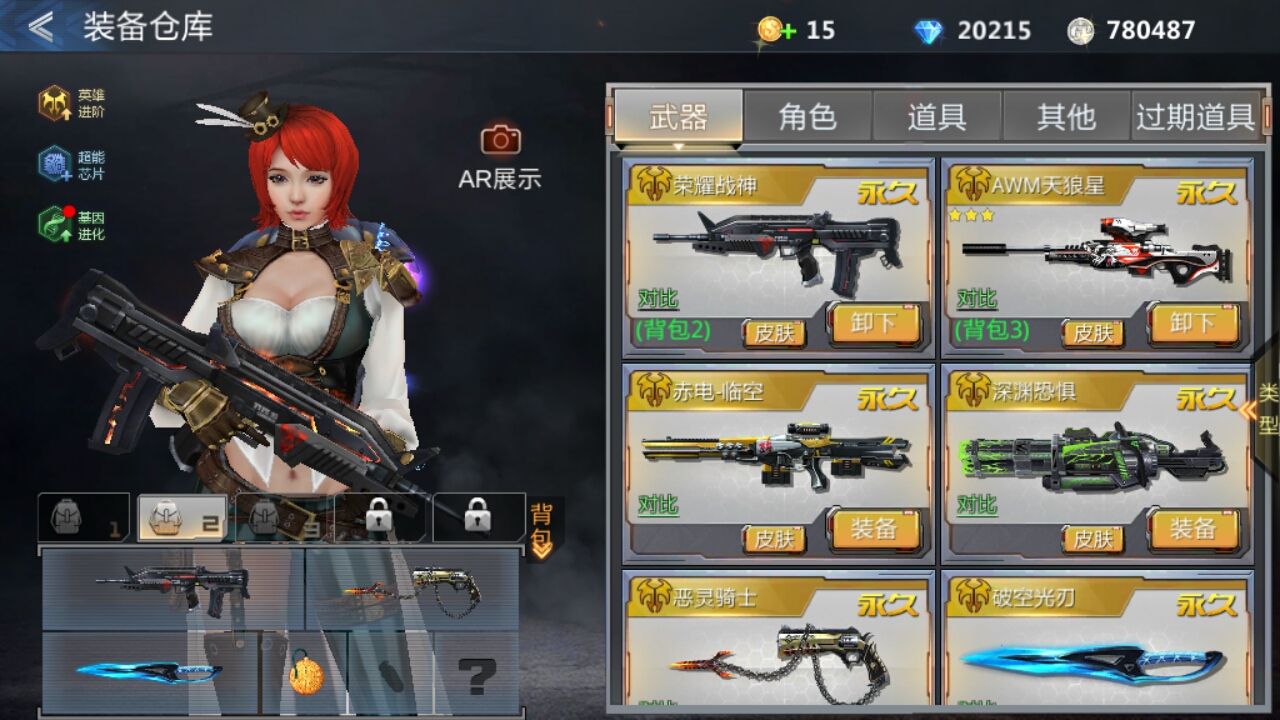Open 基因进化 gene evolution
This screenshot has height=720, width=1280.
(71, 225)
